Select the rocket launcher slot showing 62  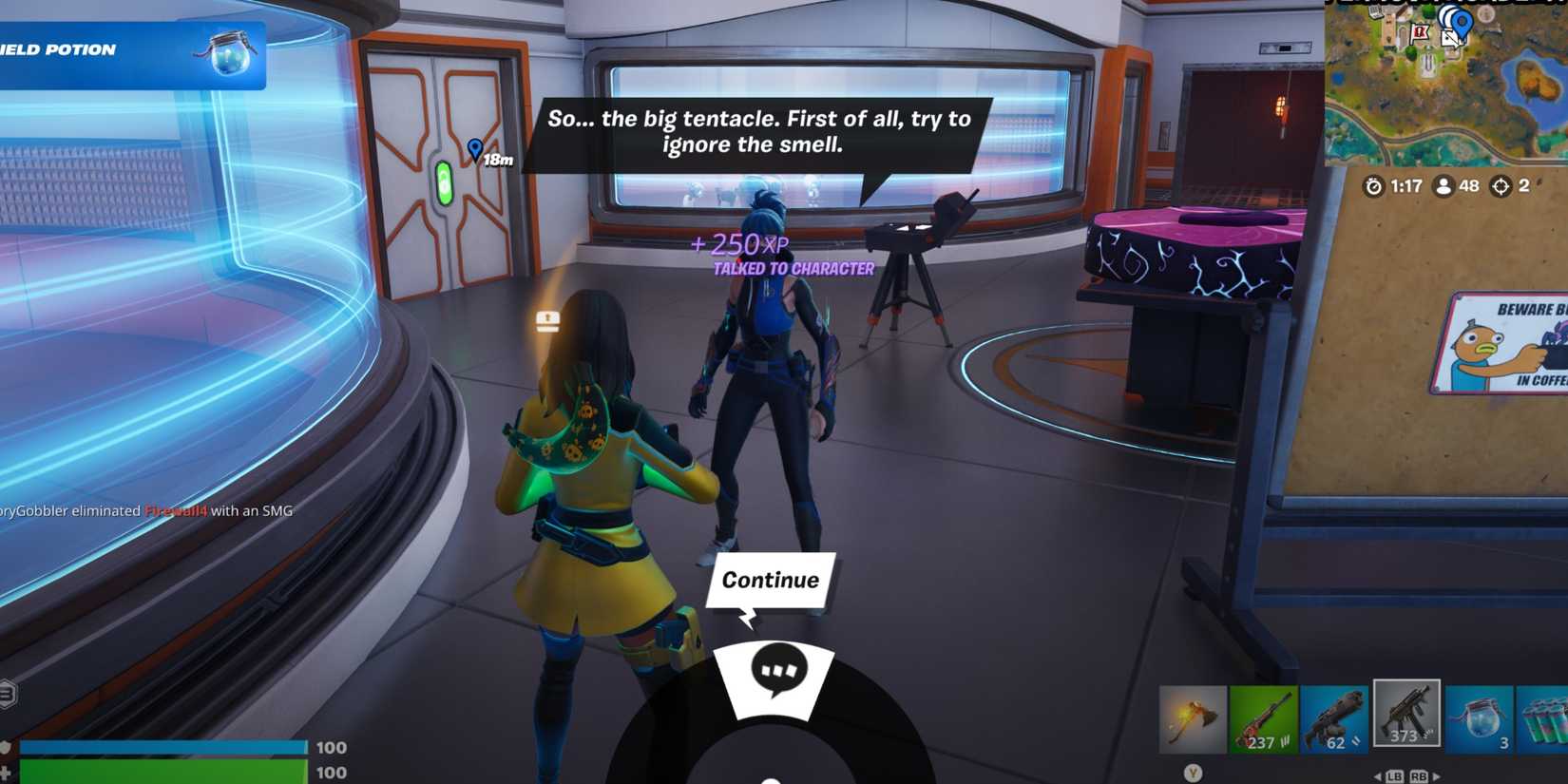[x=1335, y=717]
